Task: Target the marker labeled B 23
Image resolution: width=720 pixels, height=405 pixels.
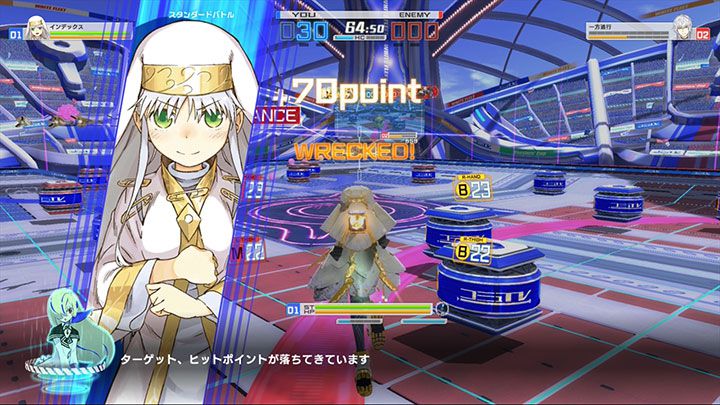Action: pos(473,186)
